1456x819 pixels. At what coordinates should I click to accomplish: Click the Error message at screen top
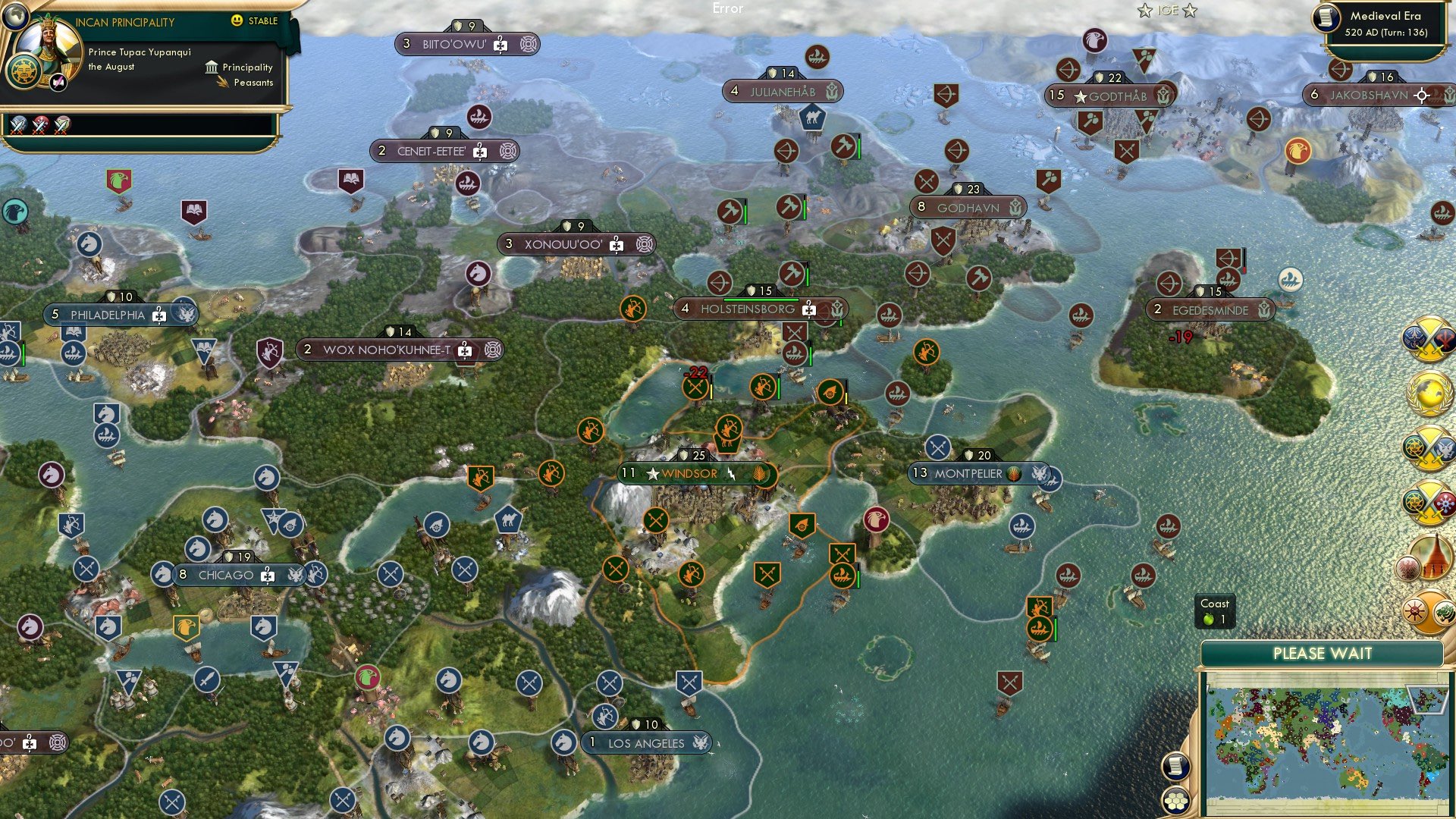(x=728, y=9)
